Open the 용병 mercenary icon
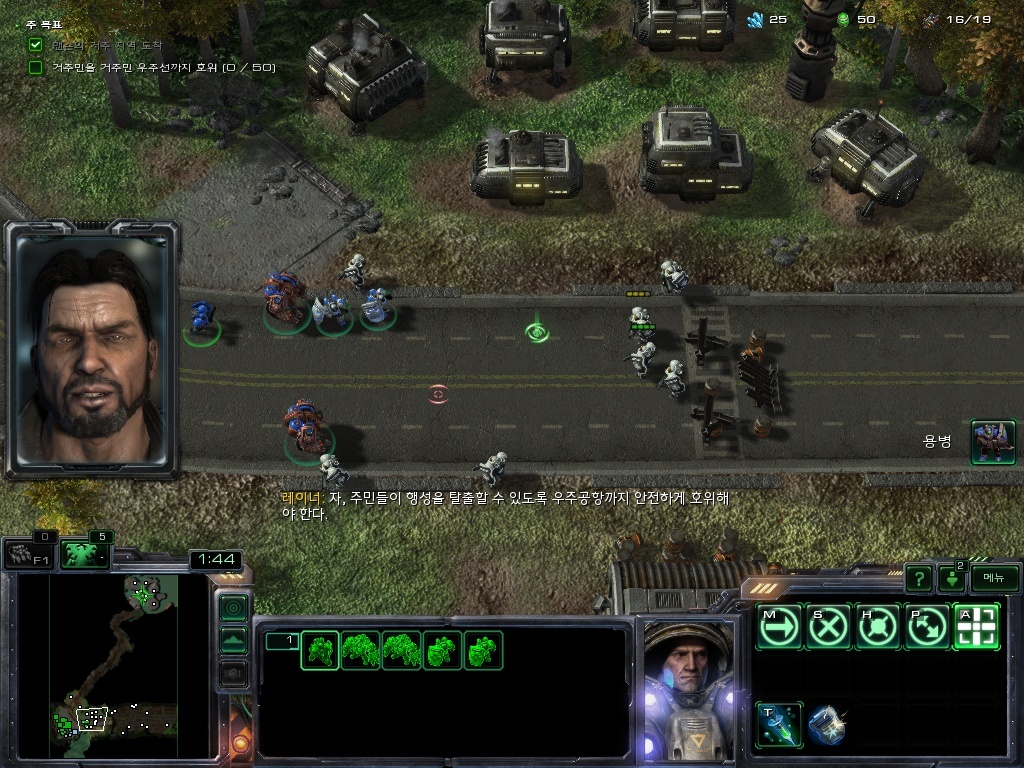 click(x=993, y=442)
